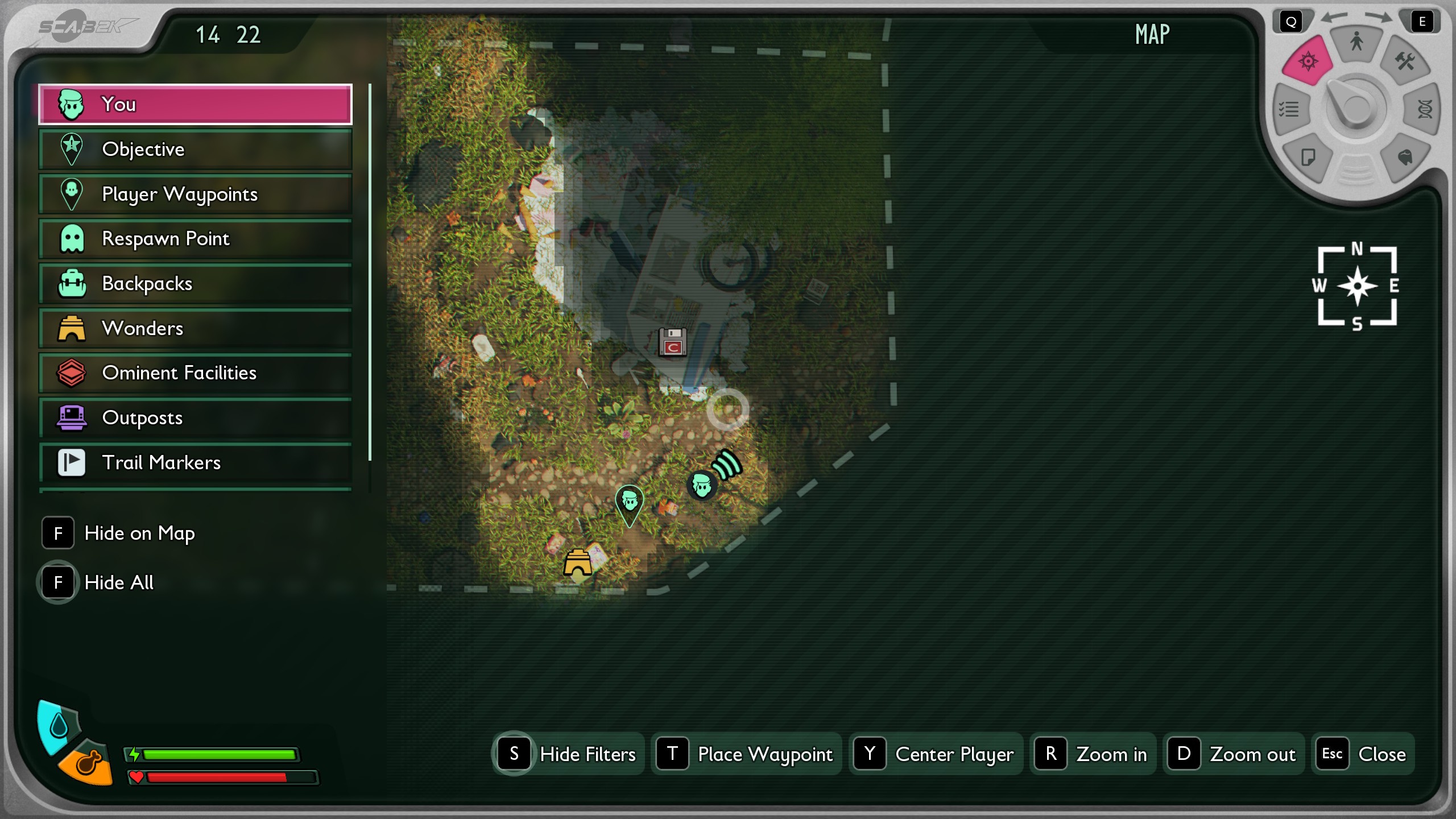Screen dimensions: 1456x819
Task: Open the quest checklist icon on the radial wheel
Action: click(1290, 109)
